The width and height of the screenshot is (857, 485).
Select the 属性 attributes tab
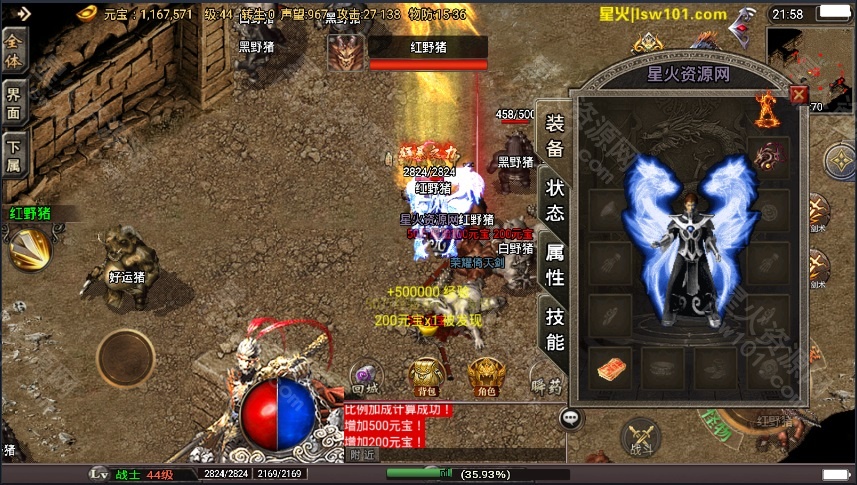coord(554,264)
